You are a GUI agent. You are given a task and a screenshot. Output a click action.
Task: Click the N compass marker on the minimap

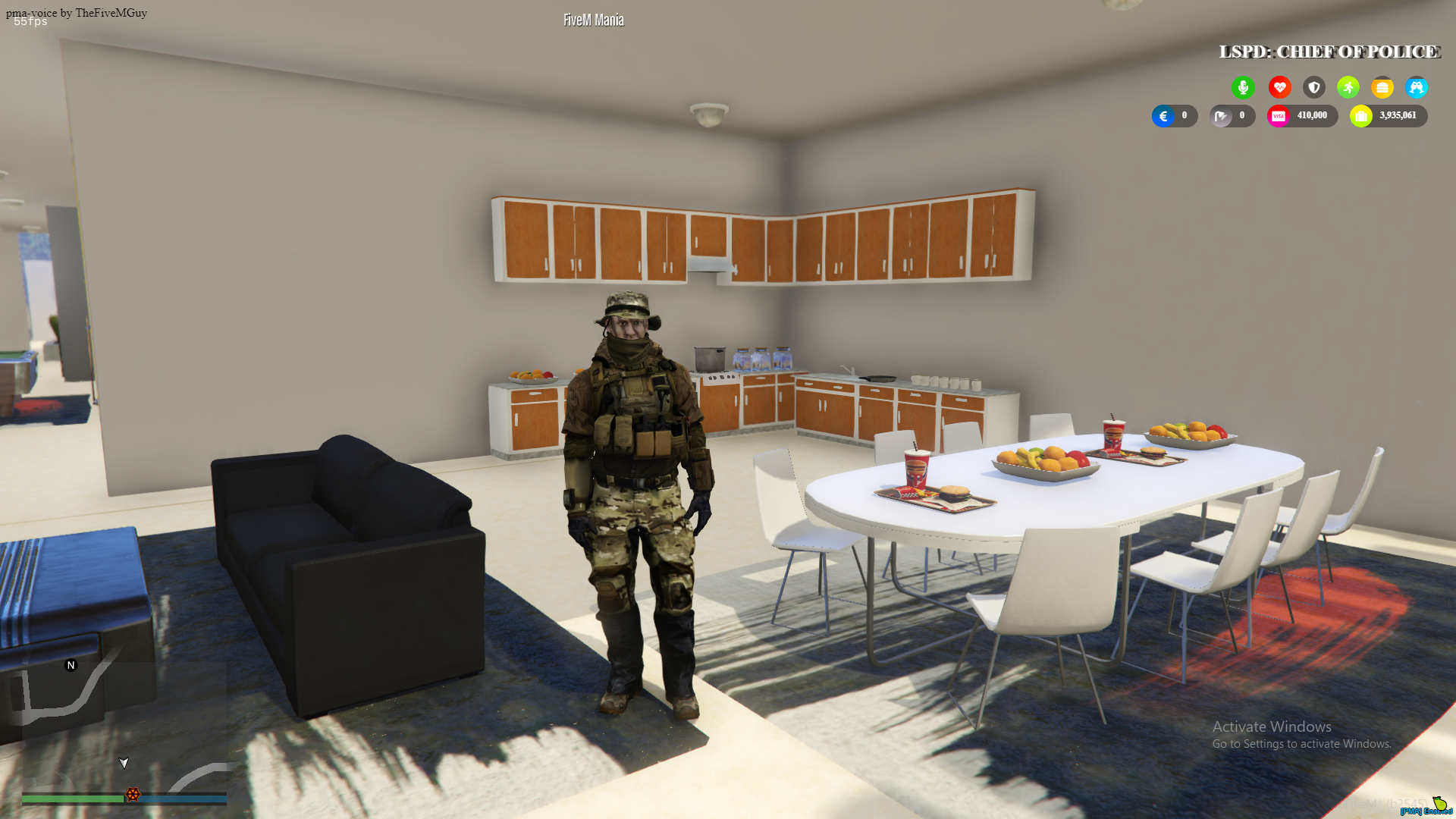[x=71, y=664]
